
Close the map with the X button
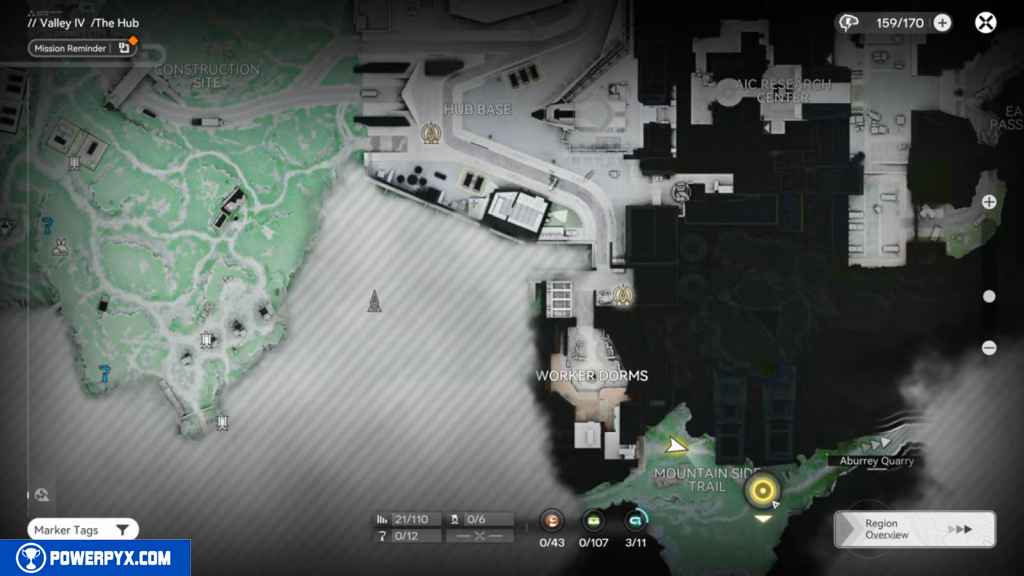point(986,23)
